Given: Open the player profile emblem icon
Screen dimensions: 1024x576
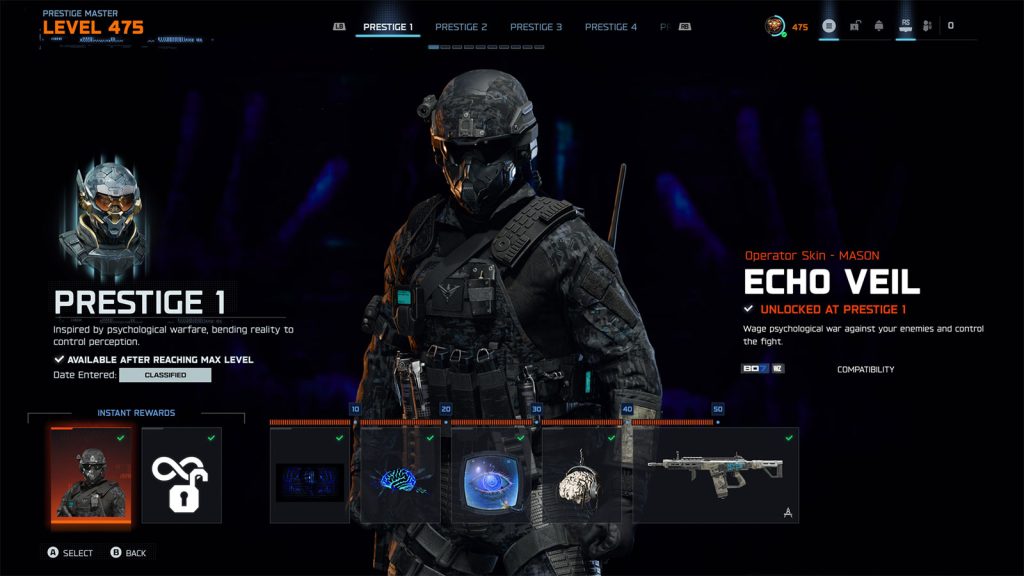Looking at the screenshot, I should pyautogui.click(x=775, y=26).
